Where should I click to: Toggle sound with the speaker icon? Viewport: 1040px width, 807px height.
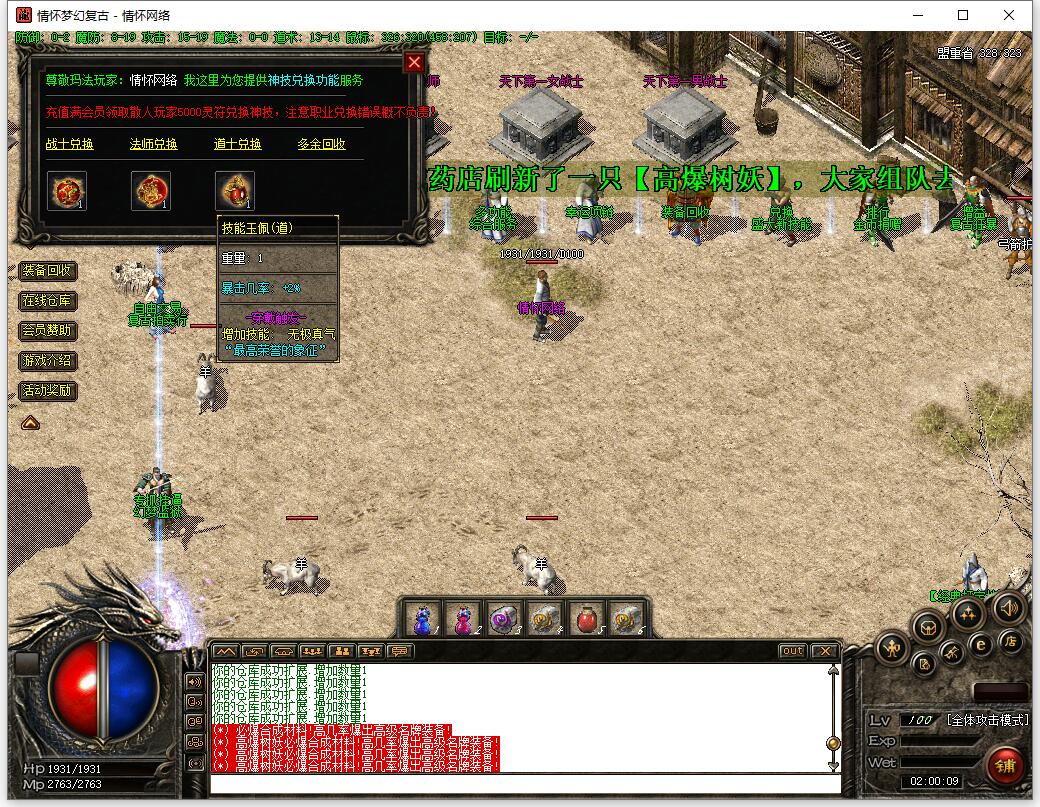1009,608
